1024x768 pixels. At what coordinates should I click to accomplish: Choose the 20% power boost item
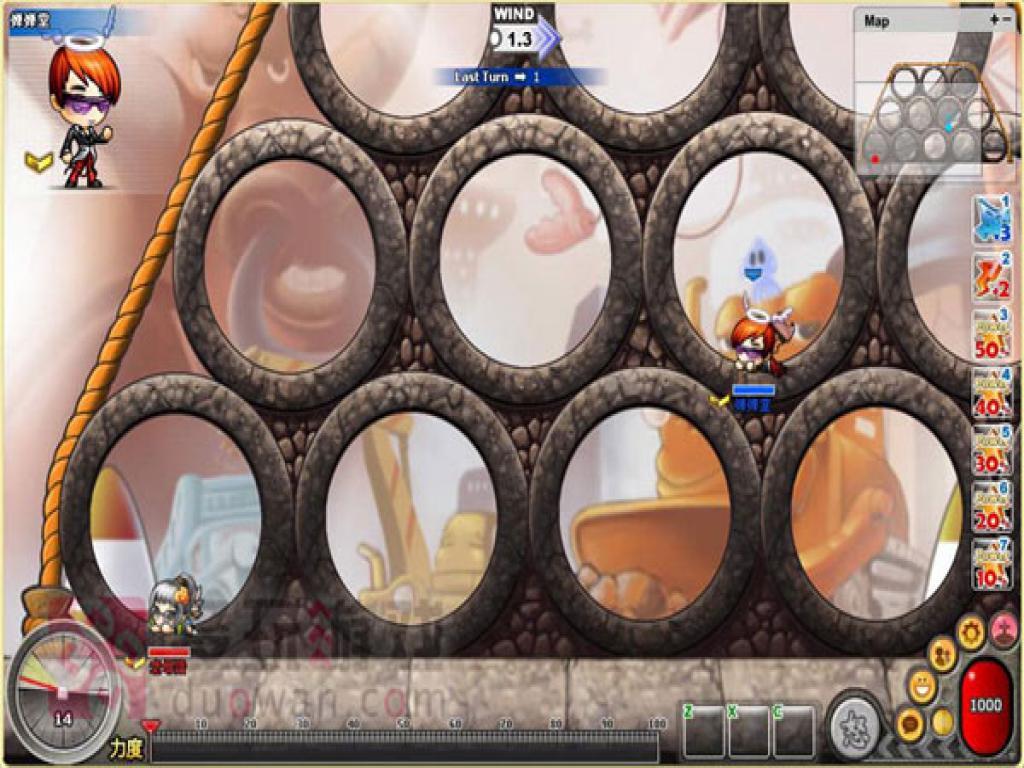point(991,506)
